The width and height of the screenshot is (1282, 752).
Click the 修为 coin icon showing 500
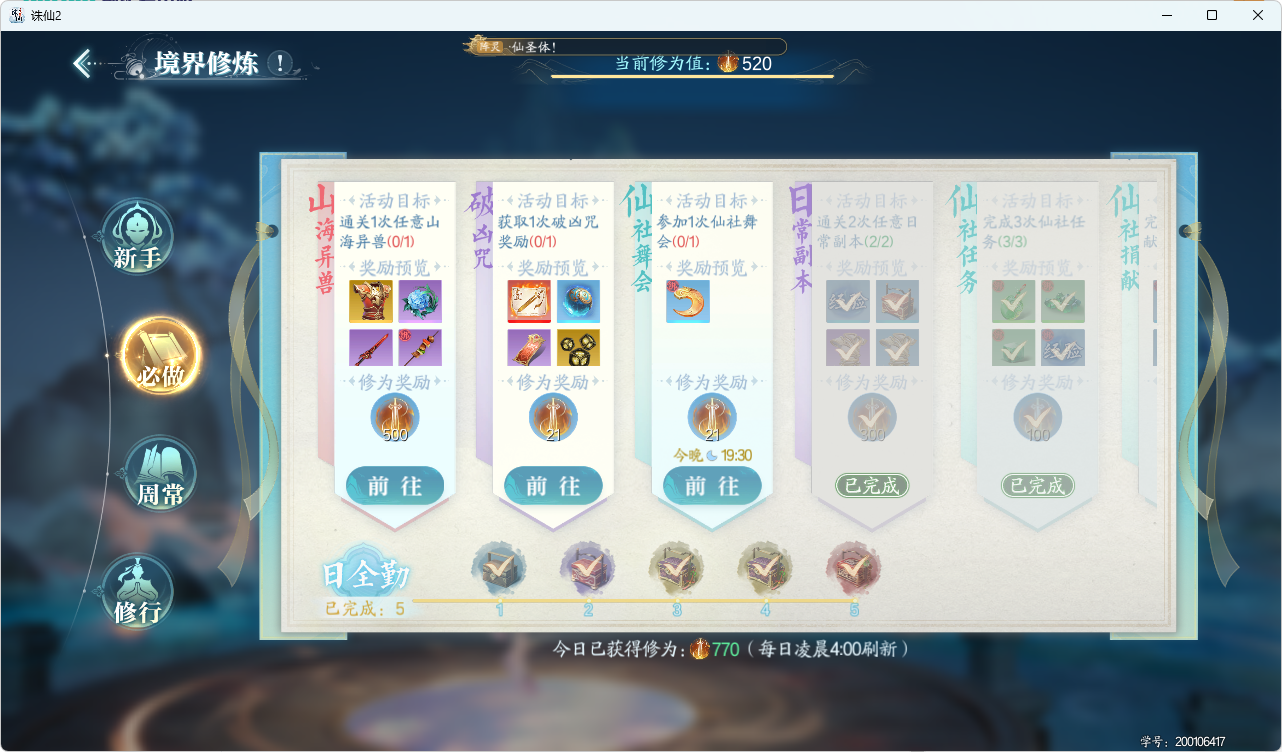394,415
